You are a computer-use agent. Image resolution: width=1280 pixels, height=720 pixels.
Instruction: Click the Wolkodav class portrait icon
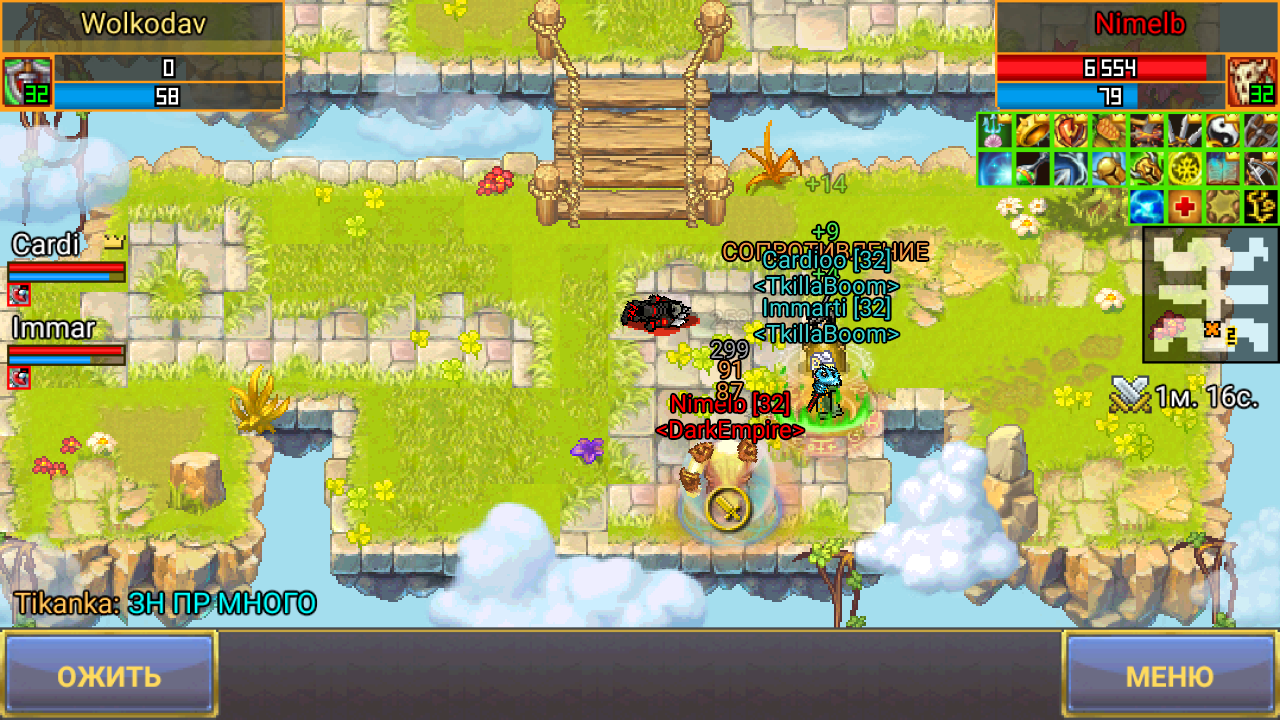point(26,82)
